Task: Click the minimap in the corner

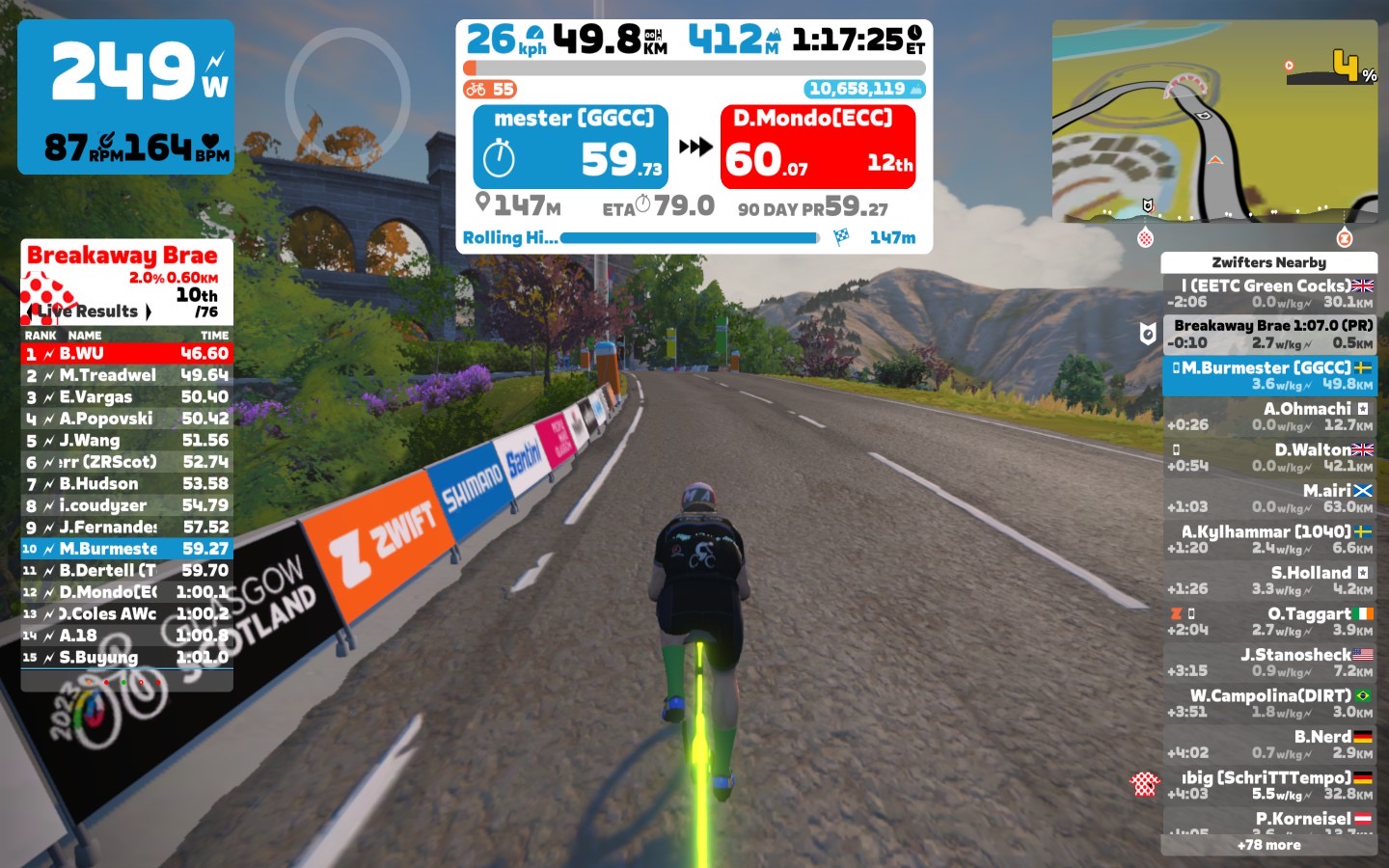Action: (x=1214, y=122)
